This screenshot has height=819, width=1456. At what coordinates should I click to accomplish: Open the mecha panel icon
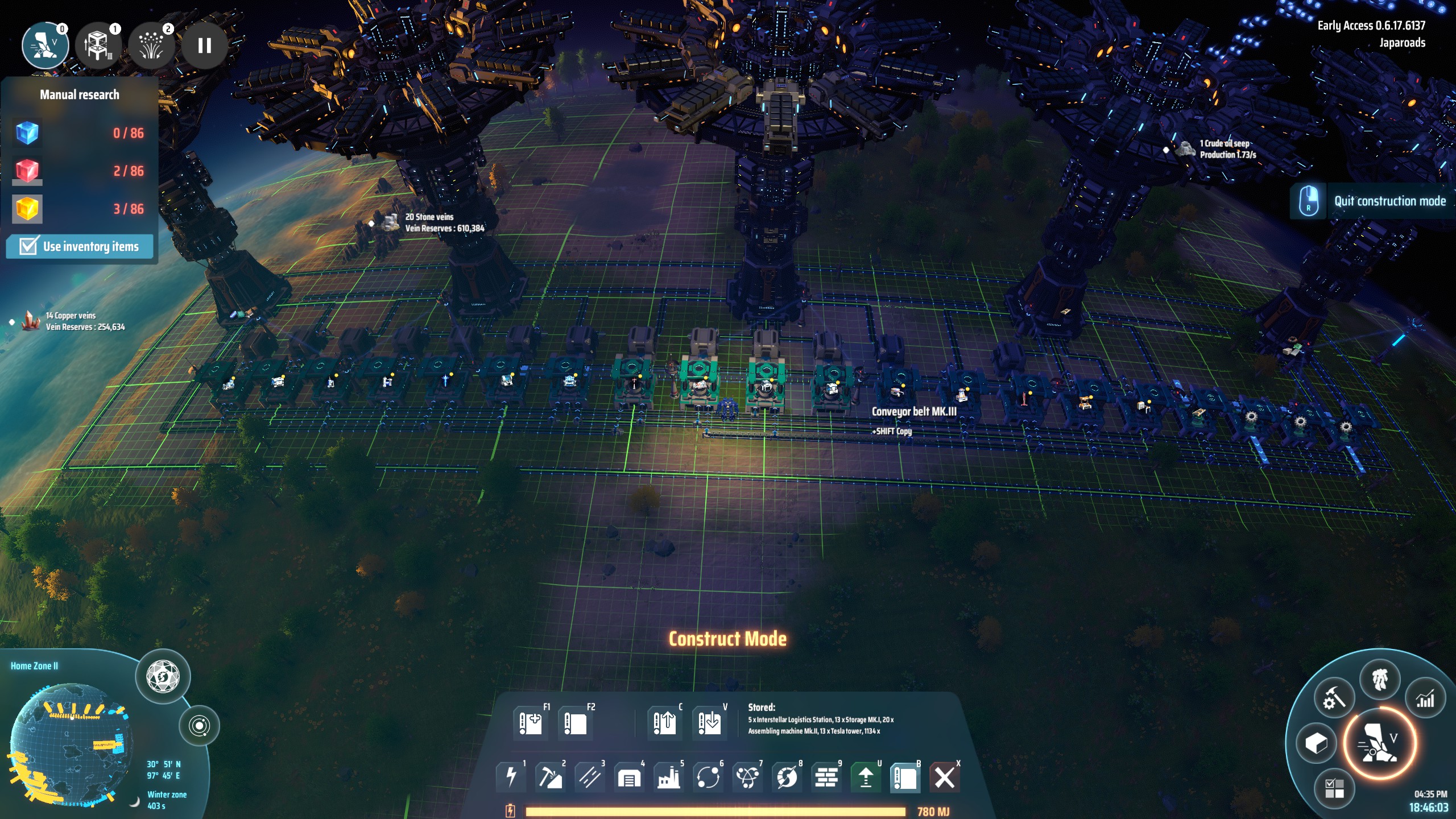(1380, 679)
